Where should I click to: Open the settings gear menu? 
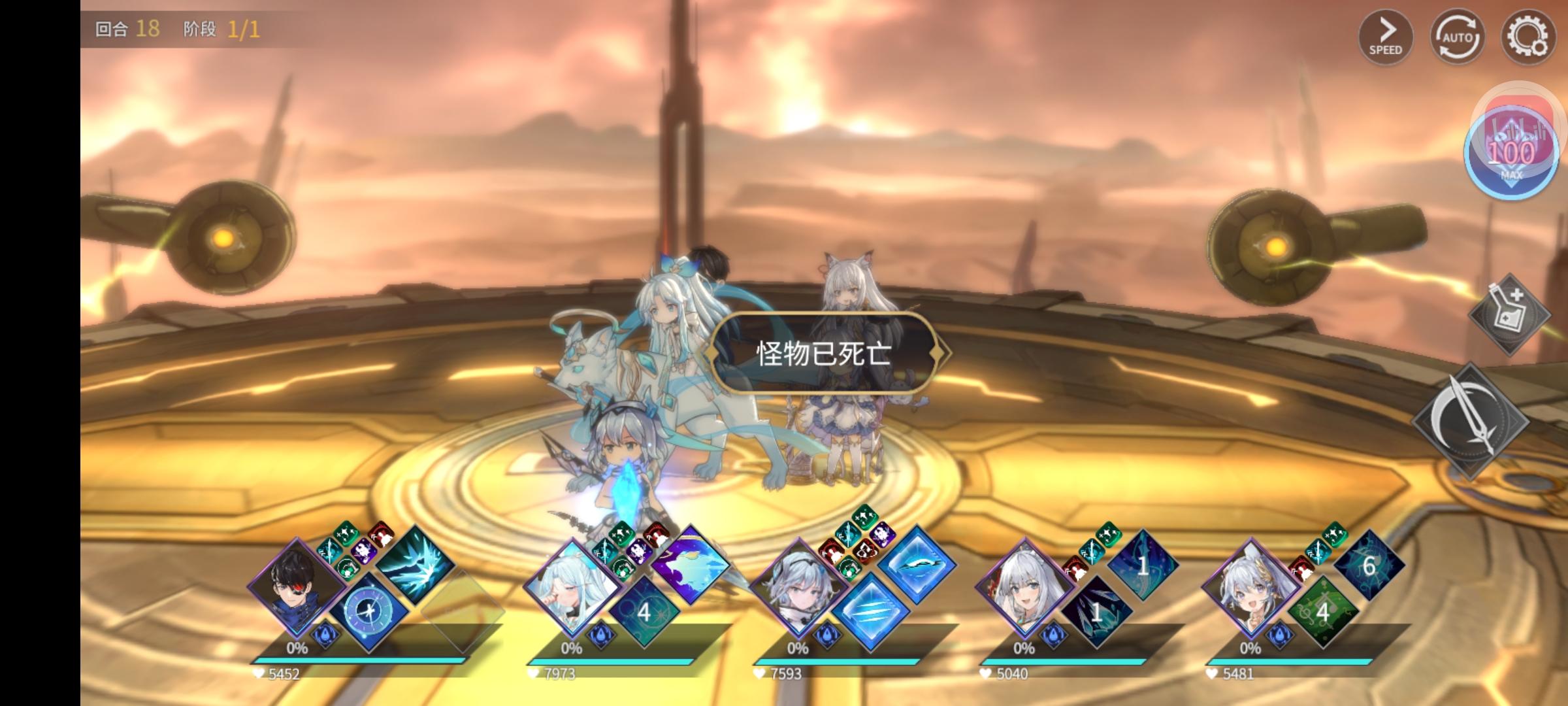[1530, 38]
